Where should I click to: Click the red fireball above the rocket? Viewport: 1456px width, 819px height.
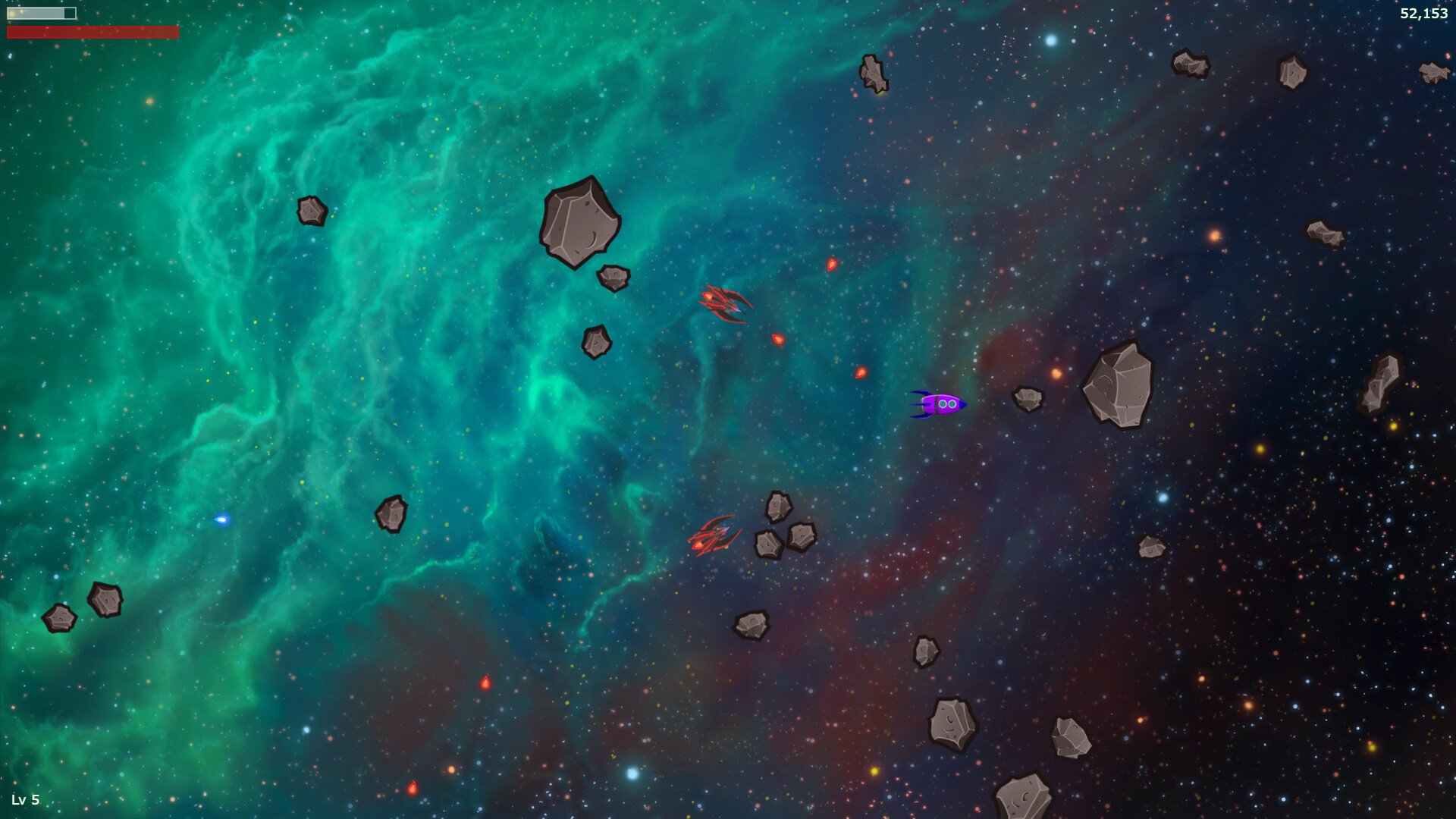(x=830, y=265)
